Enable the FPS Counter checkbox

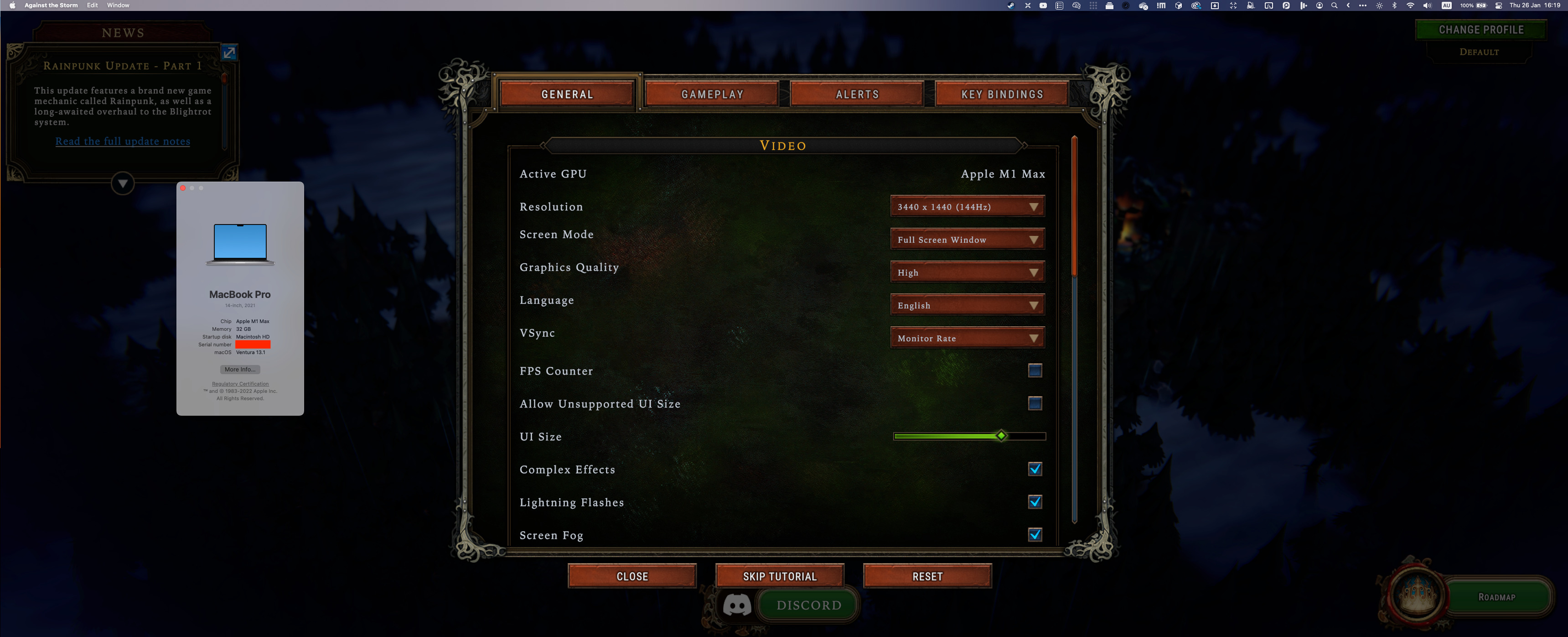coord(1035,370)
